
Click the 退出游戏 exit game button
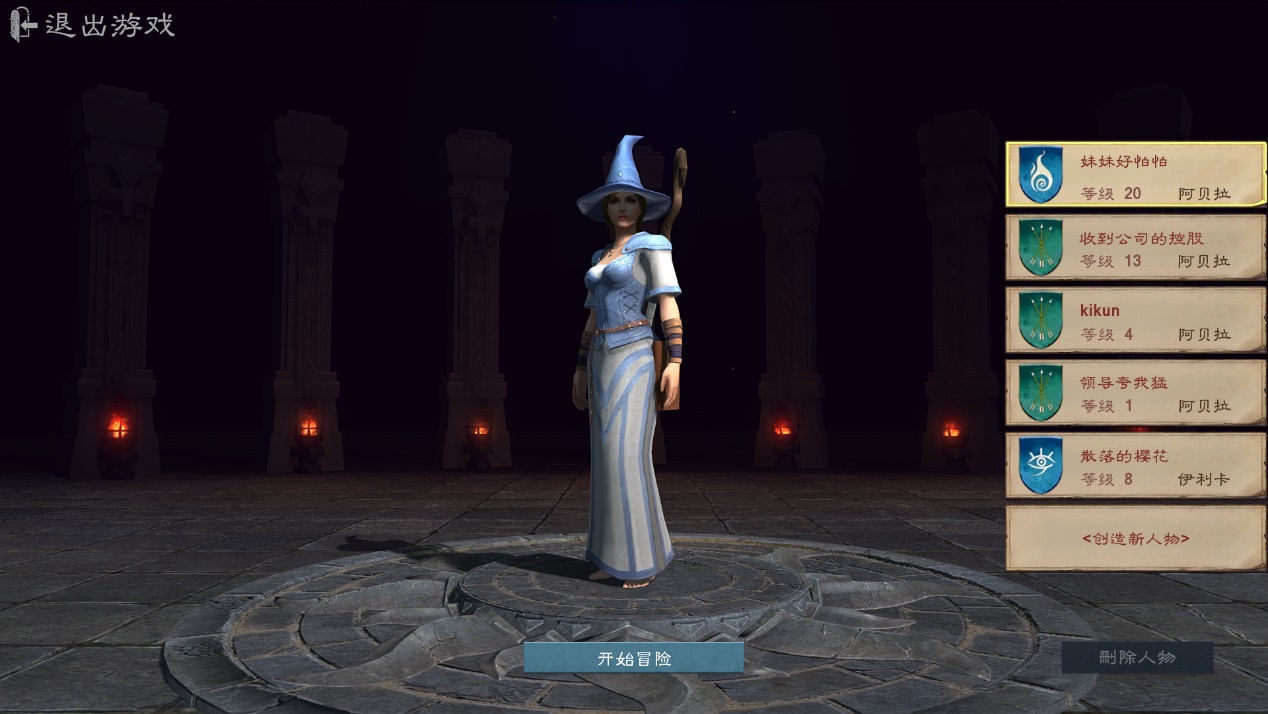point(93,25)
